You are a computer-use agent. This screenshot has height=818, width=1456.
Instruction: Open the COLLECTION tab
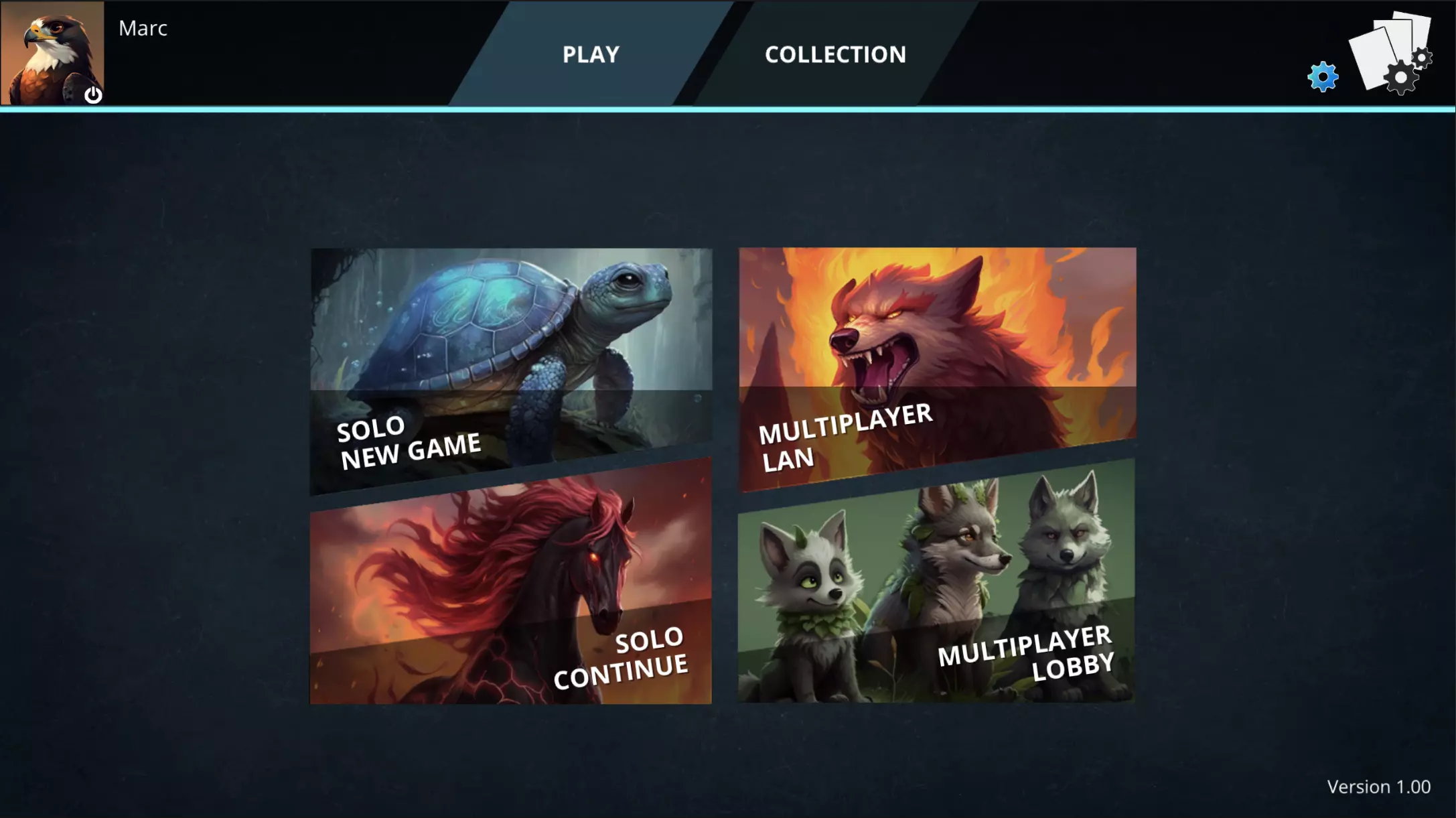(835, 54)
